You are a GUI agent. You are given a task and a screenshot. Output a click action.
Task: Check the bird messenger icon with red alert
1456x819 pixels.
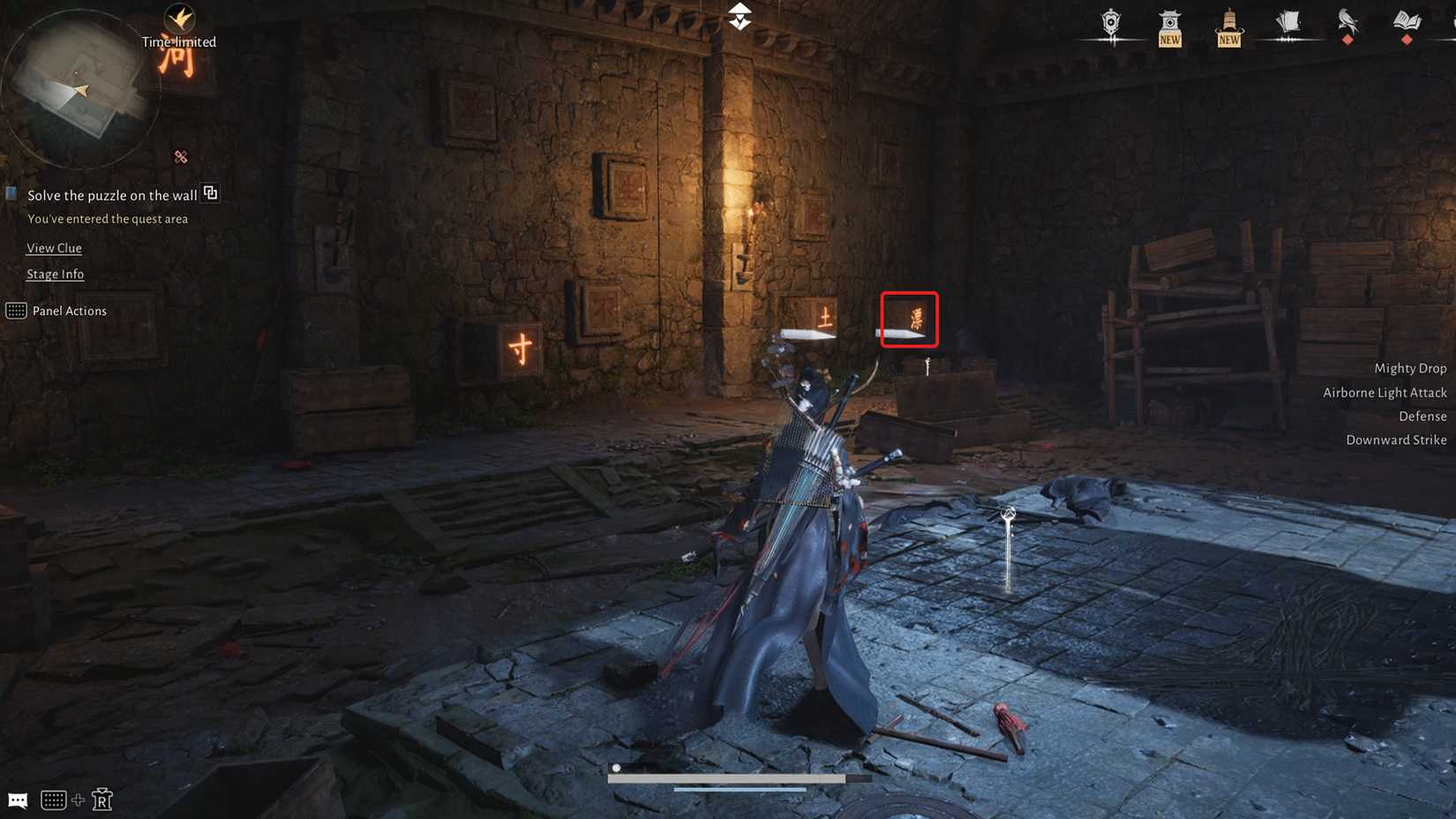coord(1347,24)
